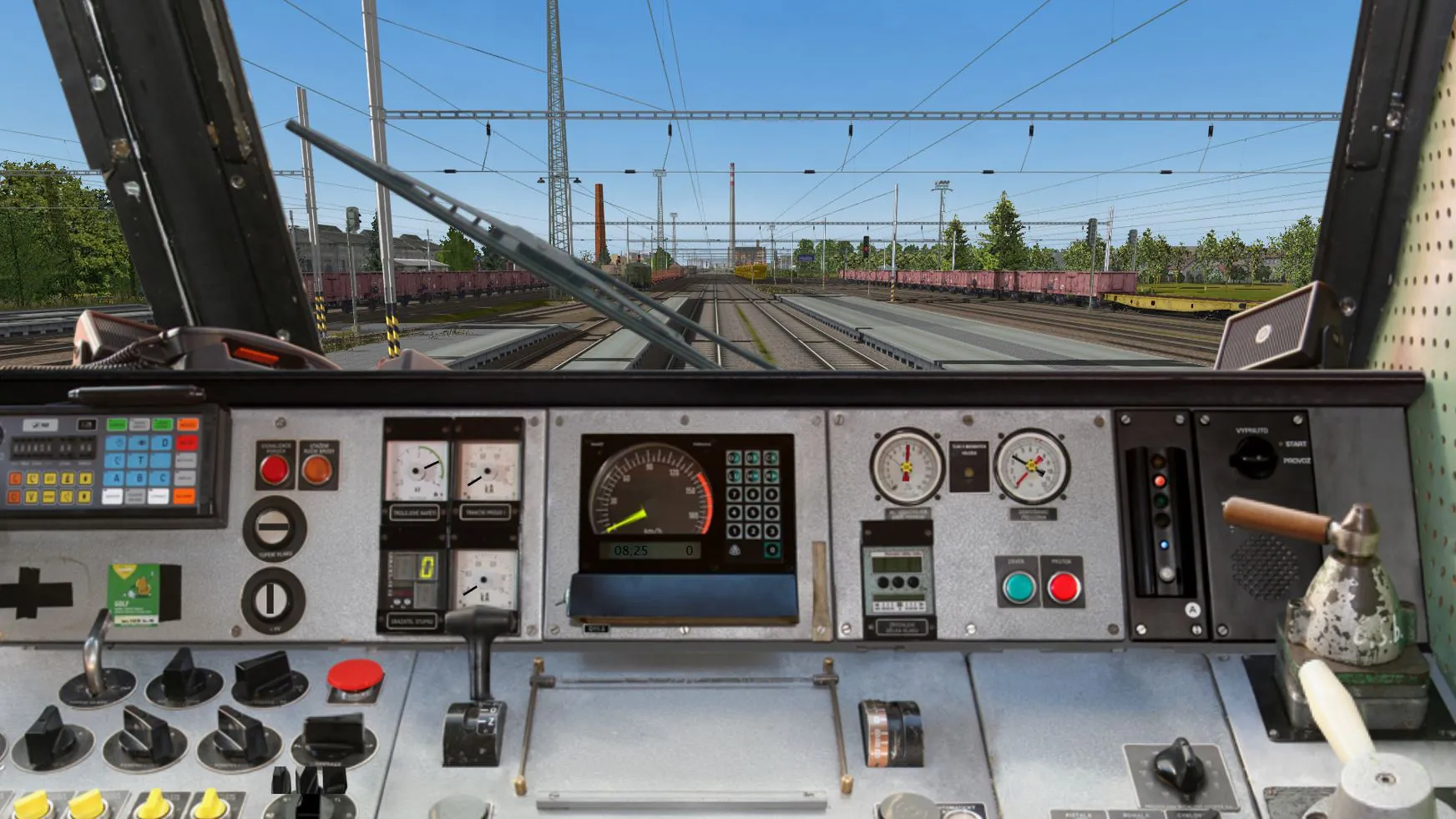Turn the Vypnuto/Start/Provoz rotary switch

[1252, 456]
